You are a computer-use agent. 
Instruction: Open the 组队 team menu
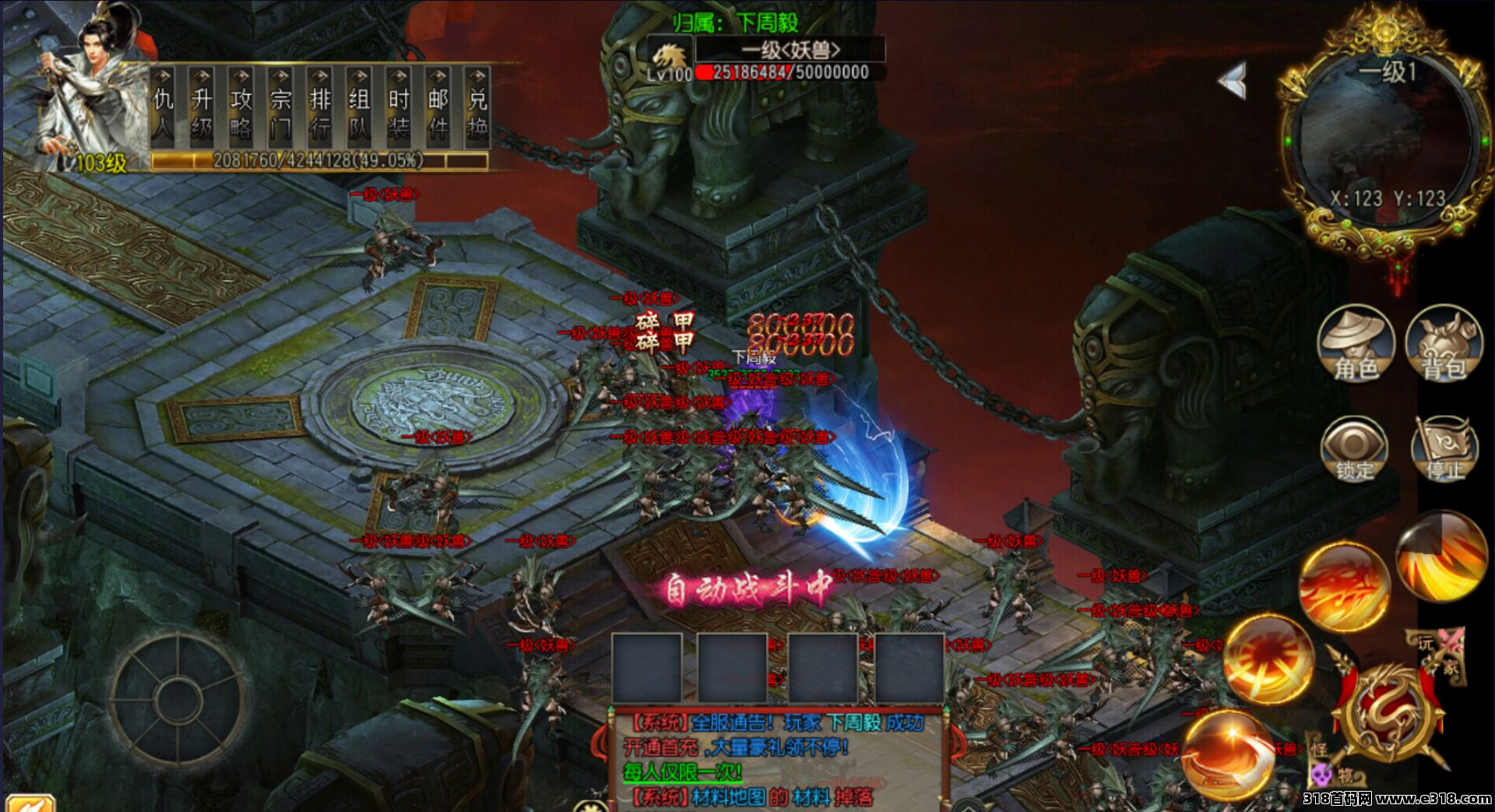pos(359,109)
